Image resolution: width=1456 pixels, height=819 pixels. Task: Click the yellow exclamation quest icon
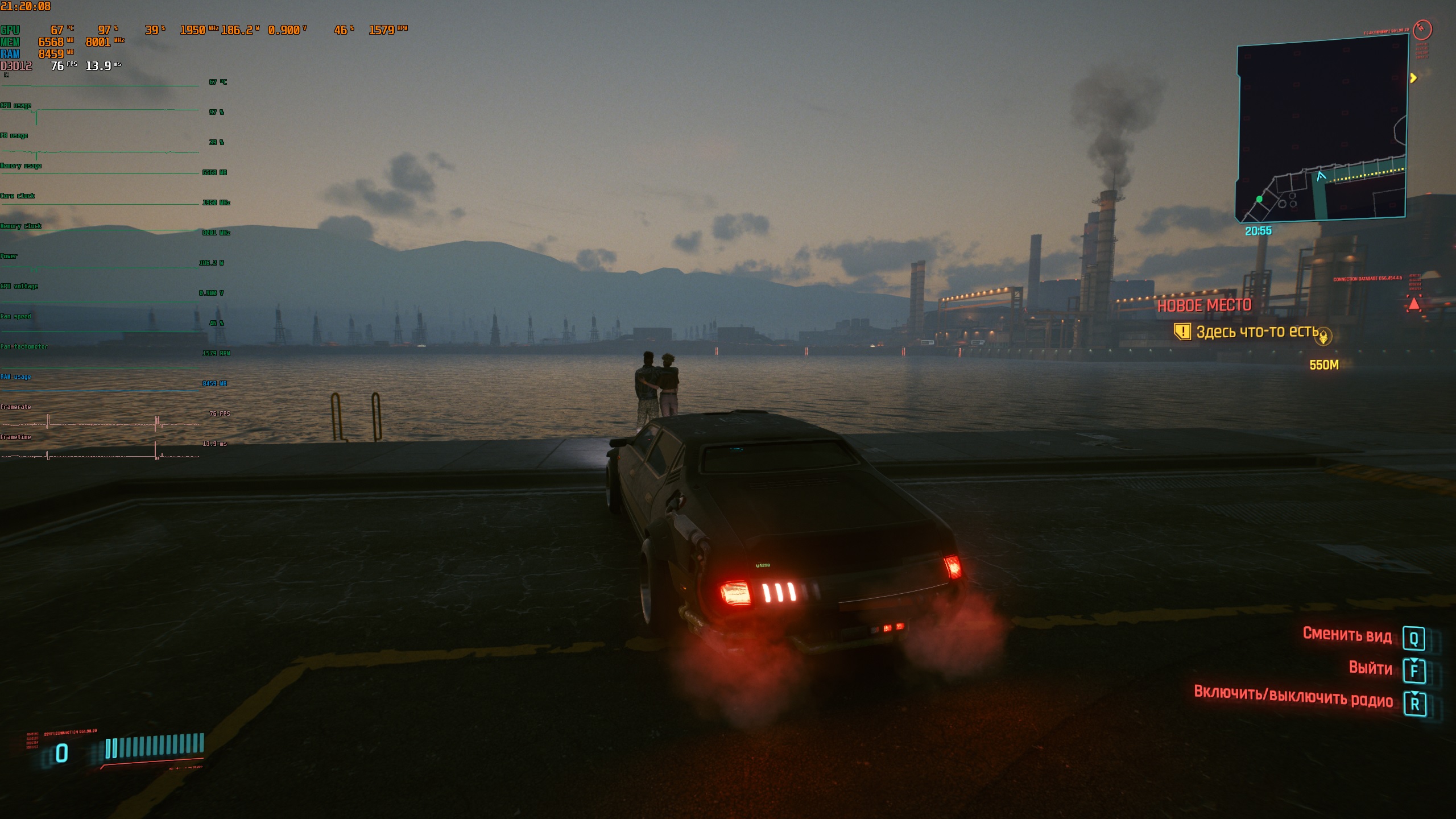pos(1182,332)
